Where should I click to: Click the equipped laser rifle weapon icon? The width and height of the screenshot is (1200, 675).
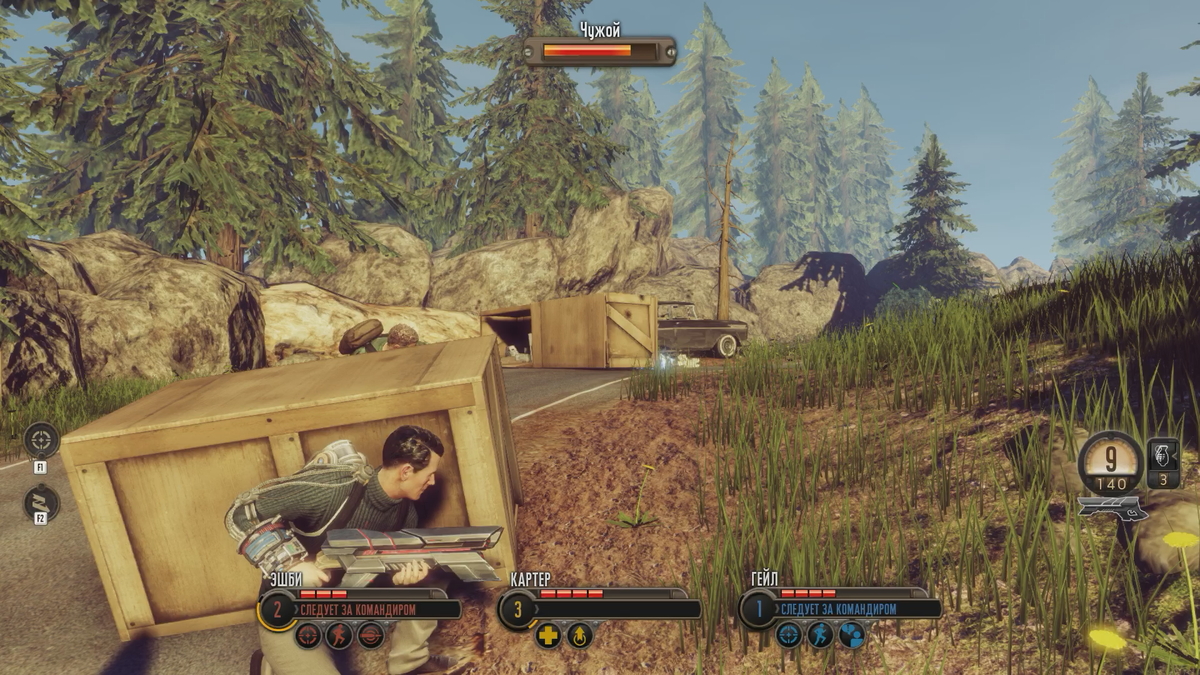tap(1112, 508)
